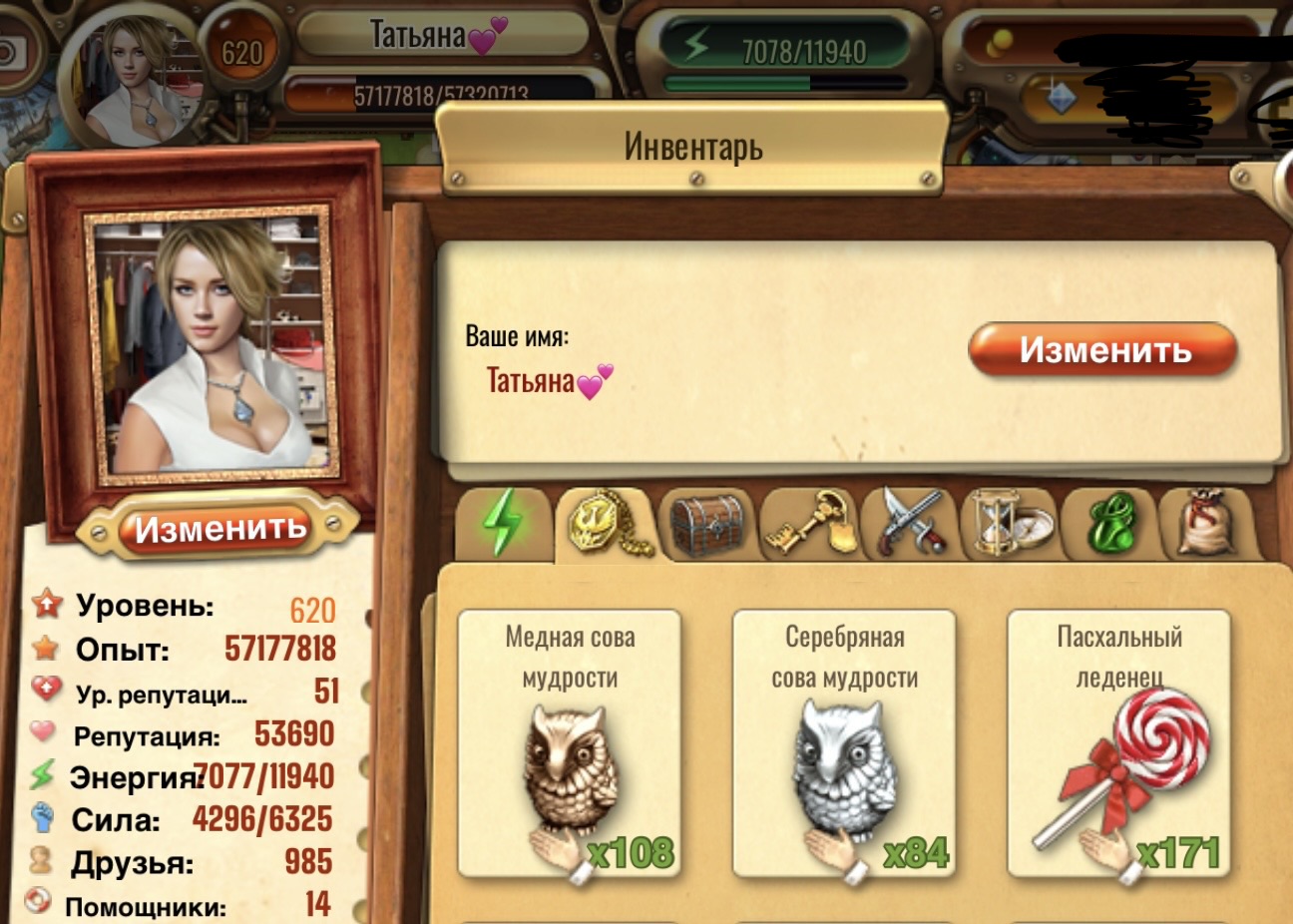Show the hourglass and compass tab
The height and width of the screenshot is (924, 1293).
pos(1009,523)
